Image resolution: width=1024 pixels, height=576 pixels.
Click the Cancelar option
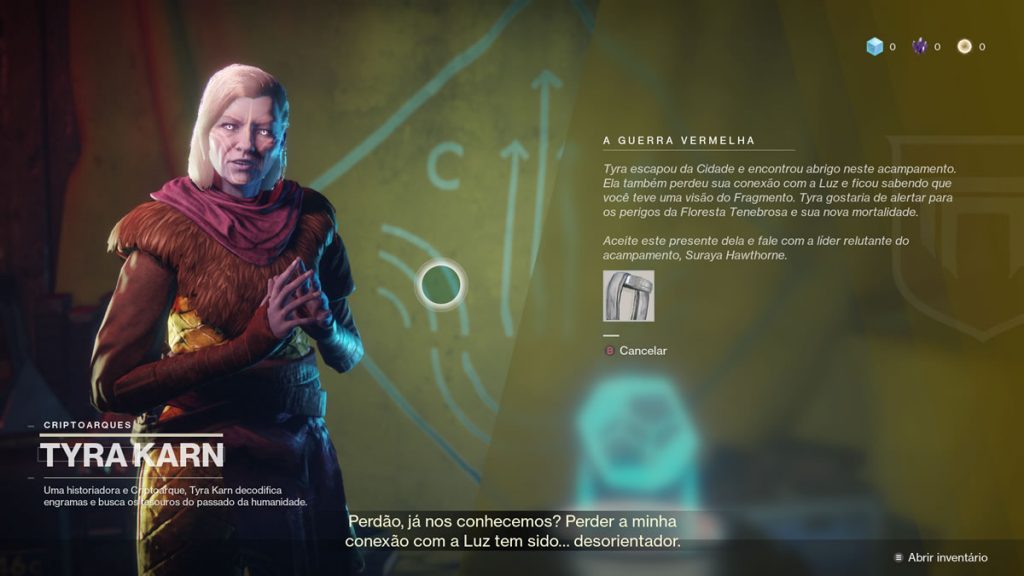click(x=642, y=351)
